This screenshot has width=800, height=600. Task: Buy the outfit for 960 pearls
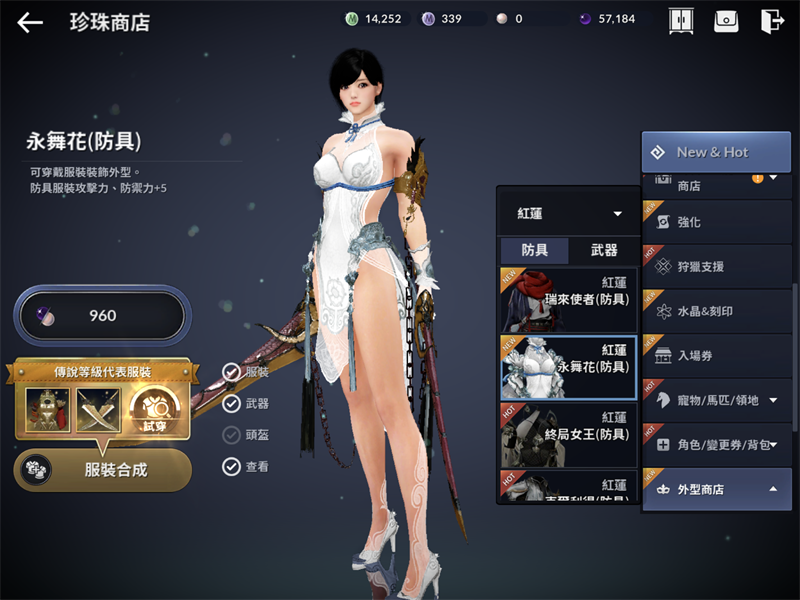point(100,316)
